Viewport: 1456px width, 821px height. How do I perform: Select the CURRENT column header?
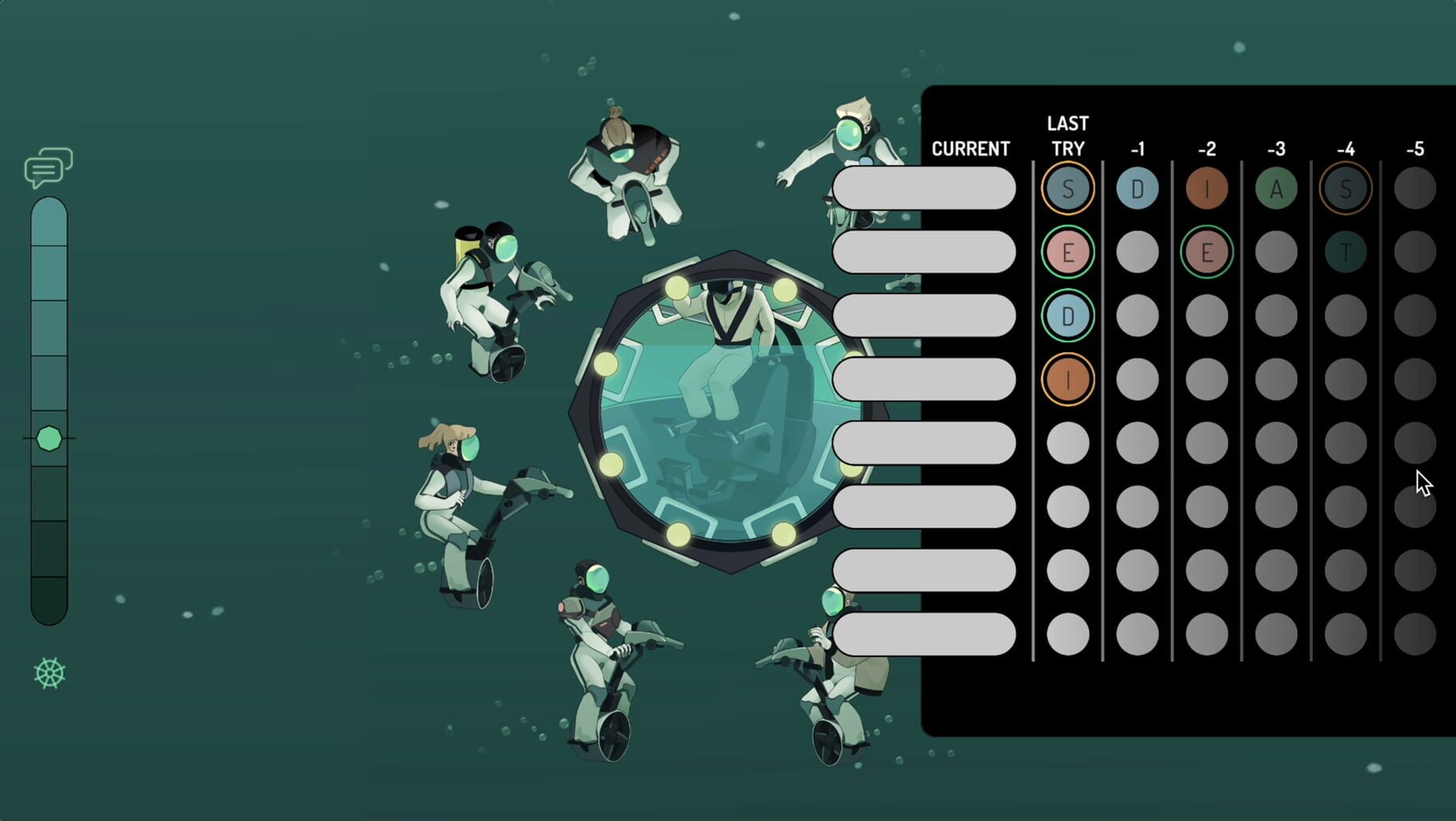pyautogui.click(x=970, y=149)
